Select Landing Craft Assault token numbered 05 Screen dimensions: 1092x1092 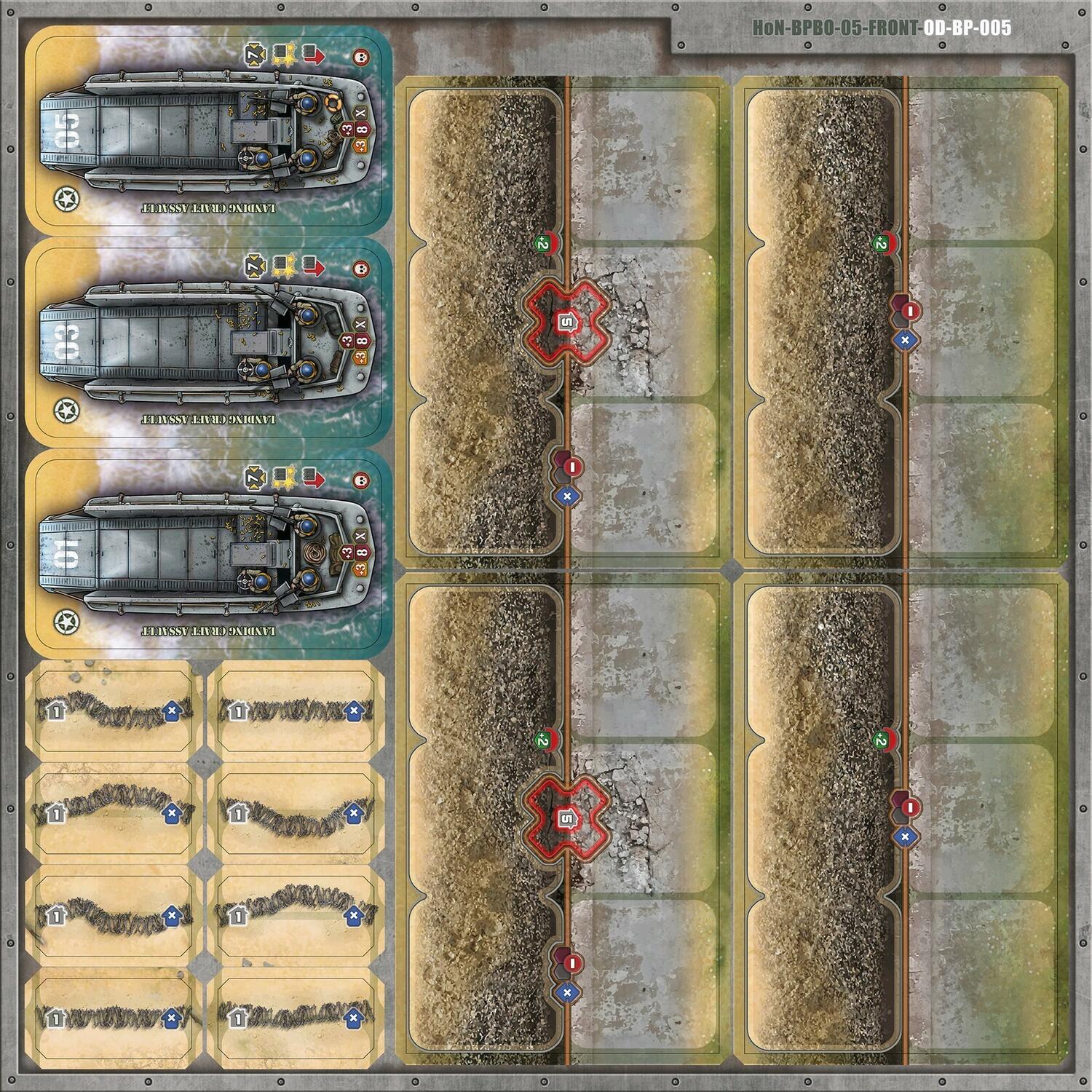pos(209,131)
